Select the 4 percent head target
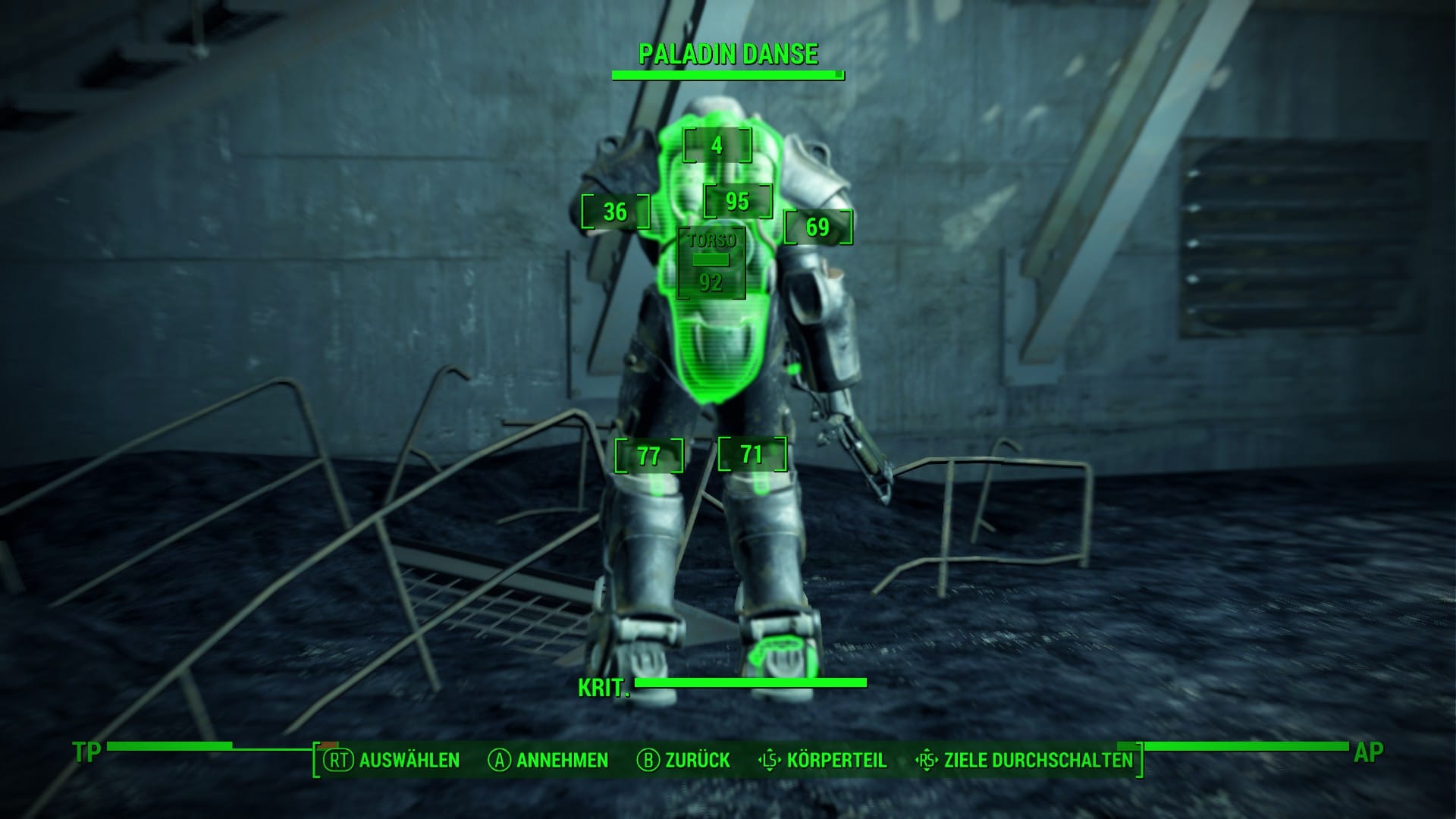Viewport: 1456px width, 819px height. pyautogui.click(x=717, y=146)
